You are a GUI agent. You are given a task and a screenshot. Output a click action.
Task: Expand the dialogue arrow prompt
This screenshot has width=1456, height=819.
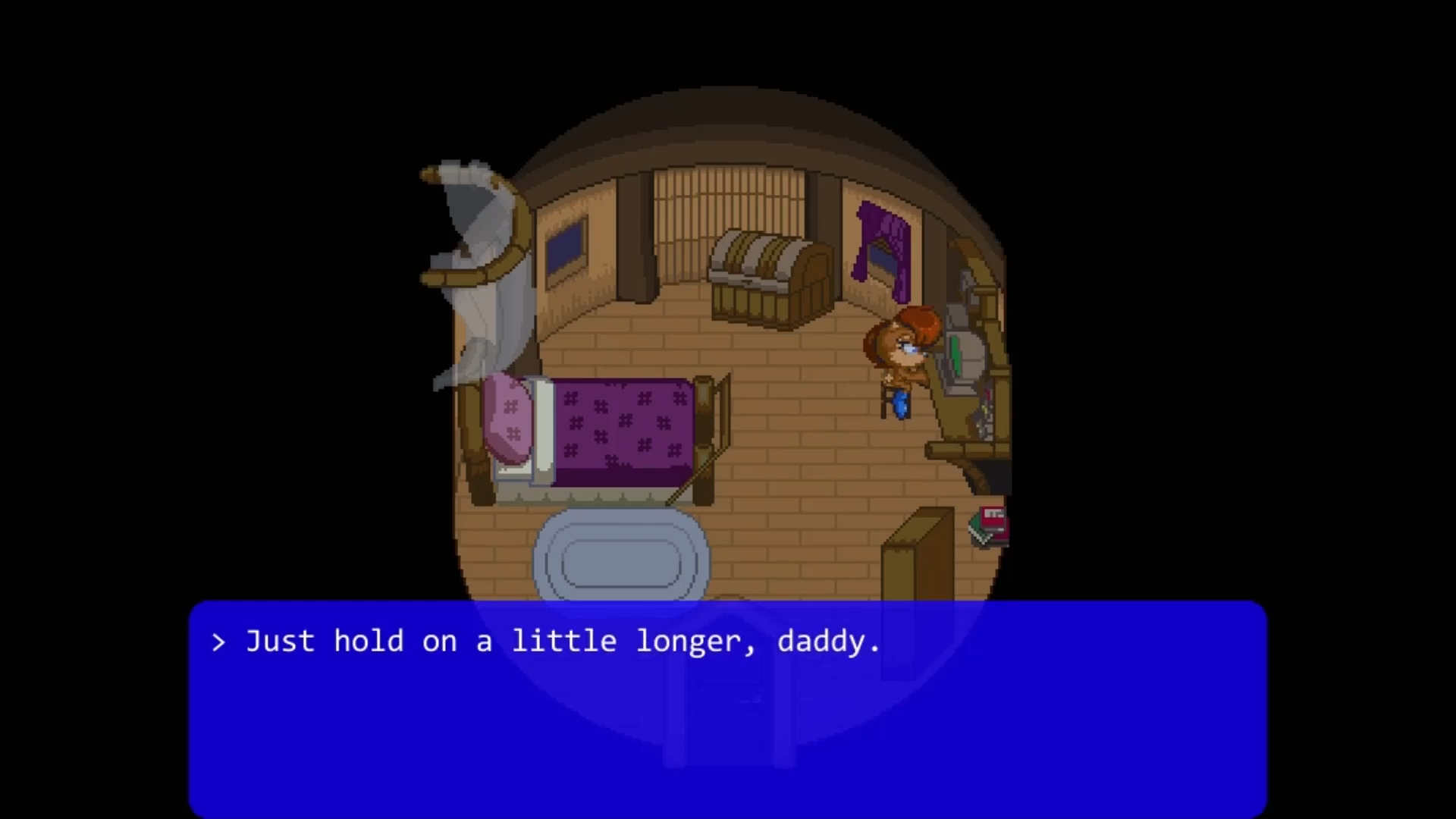219,641
